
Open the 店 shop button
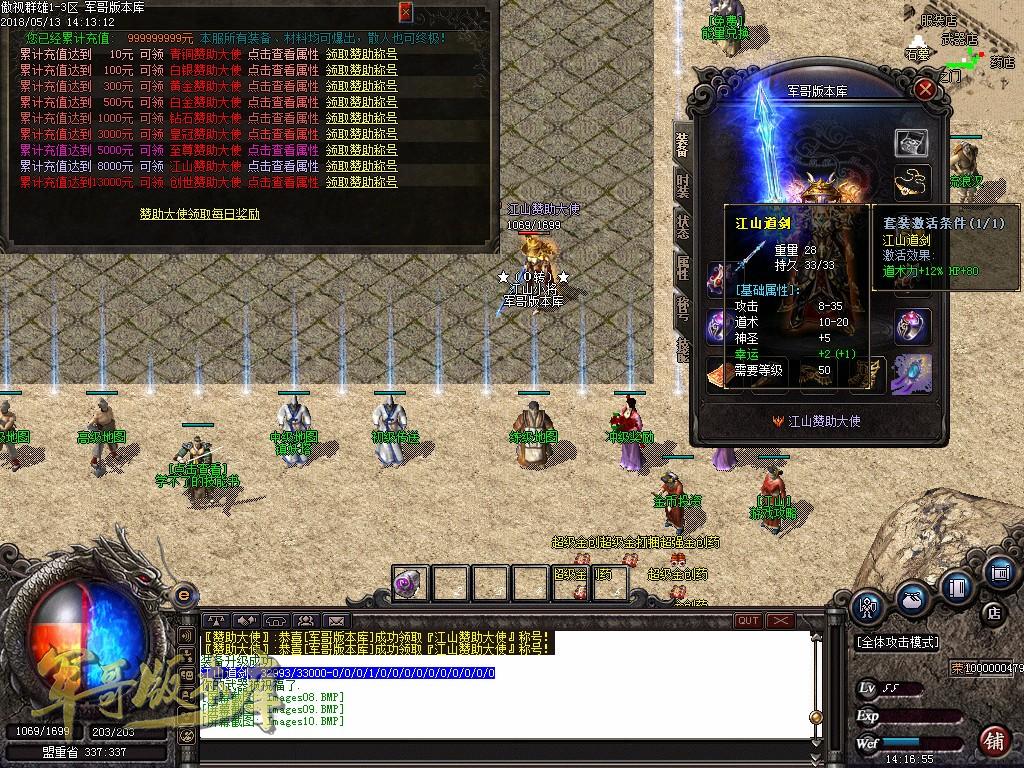[993, 611]
